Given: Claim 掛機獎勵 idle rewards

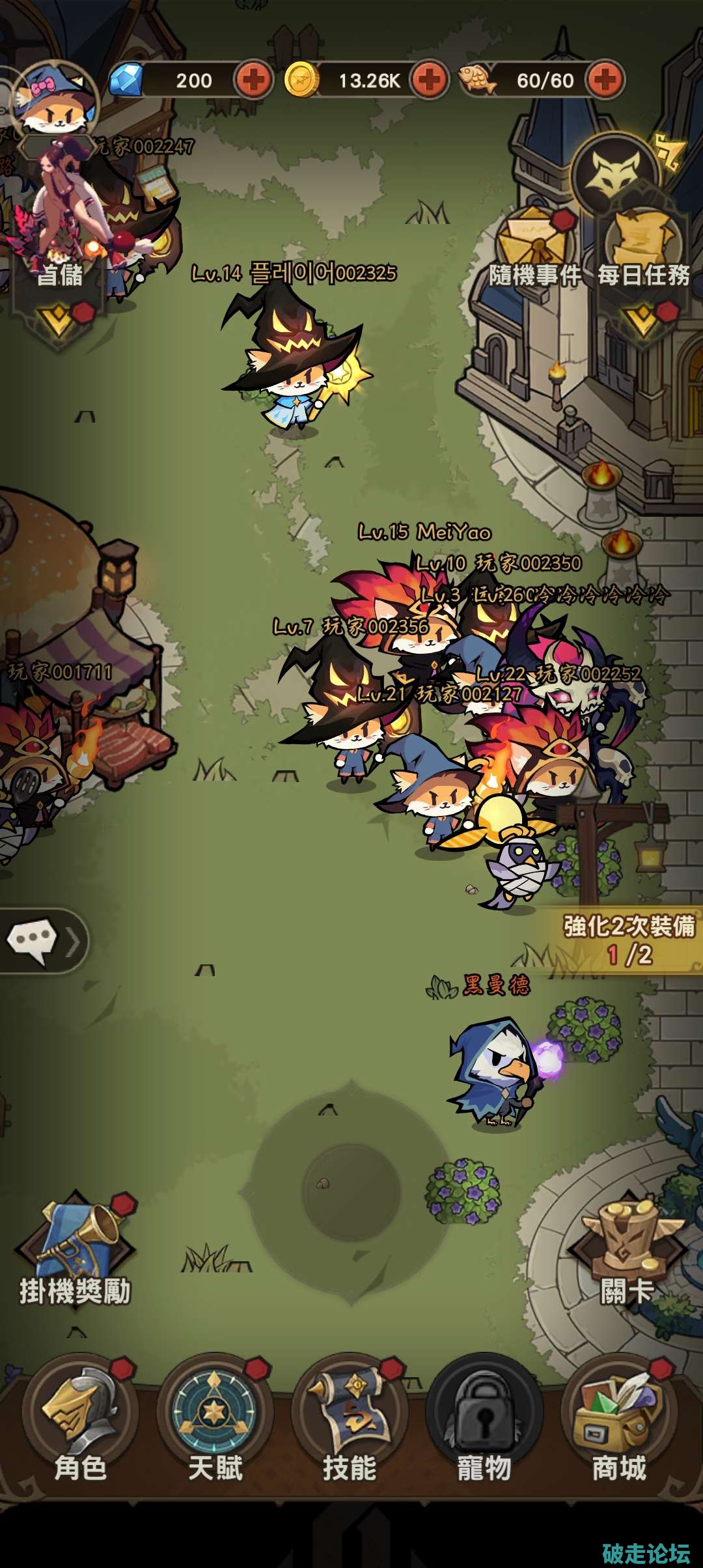Looking at the screenshot, I should pyautogui.click(x=76, y=1253).
